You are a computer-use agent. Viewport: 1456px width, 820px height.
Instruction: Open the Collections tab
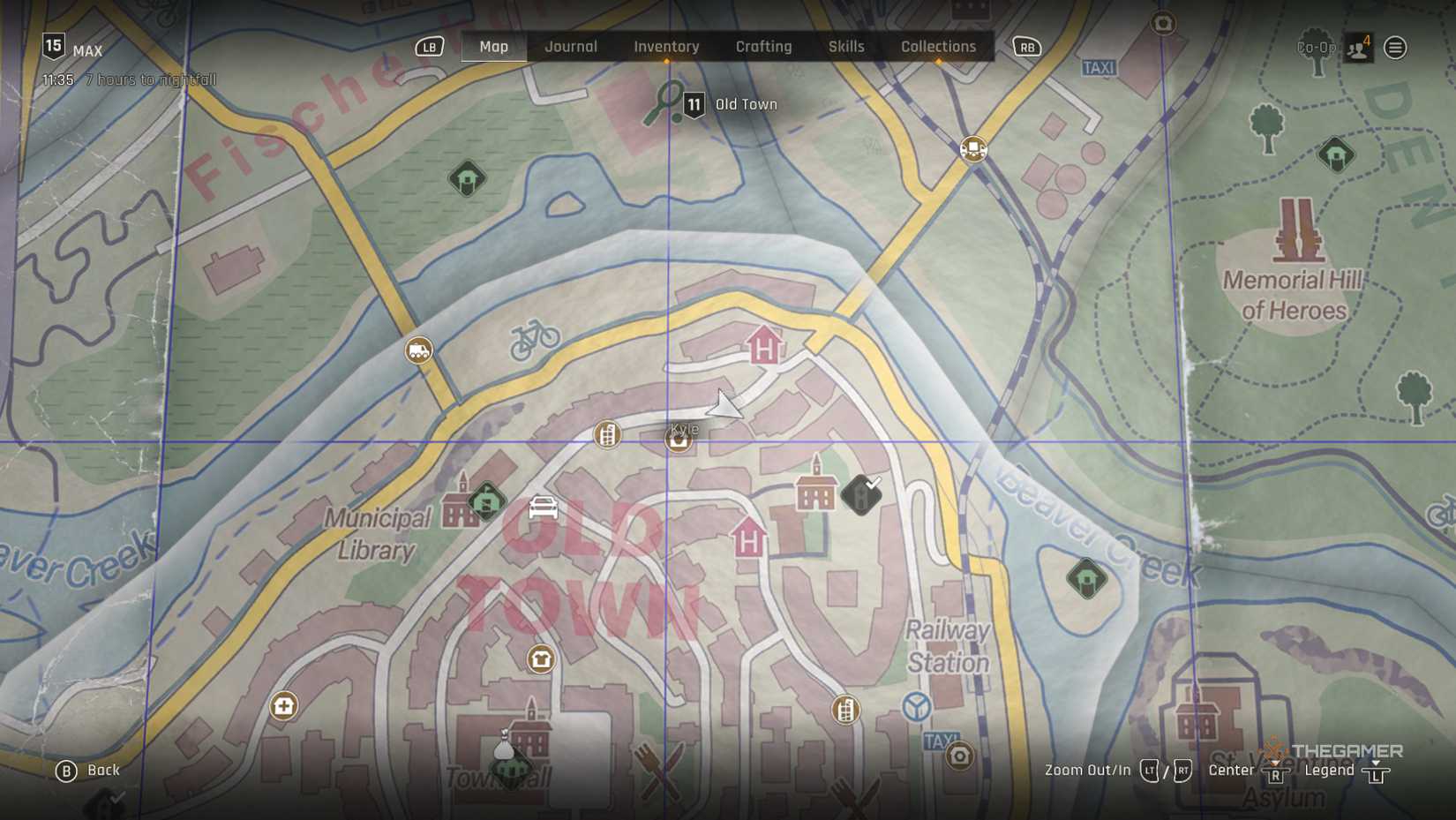938,47
